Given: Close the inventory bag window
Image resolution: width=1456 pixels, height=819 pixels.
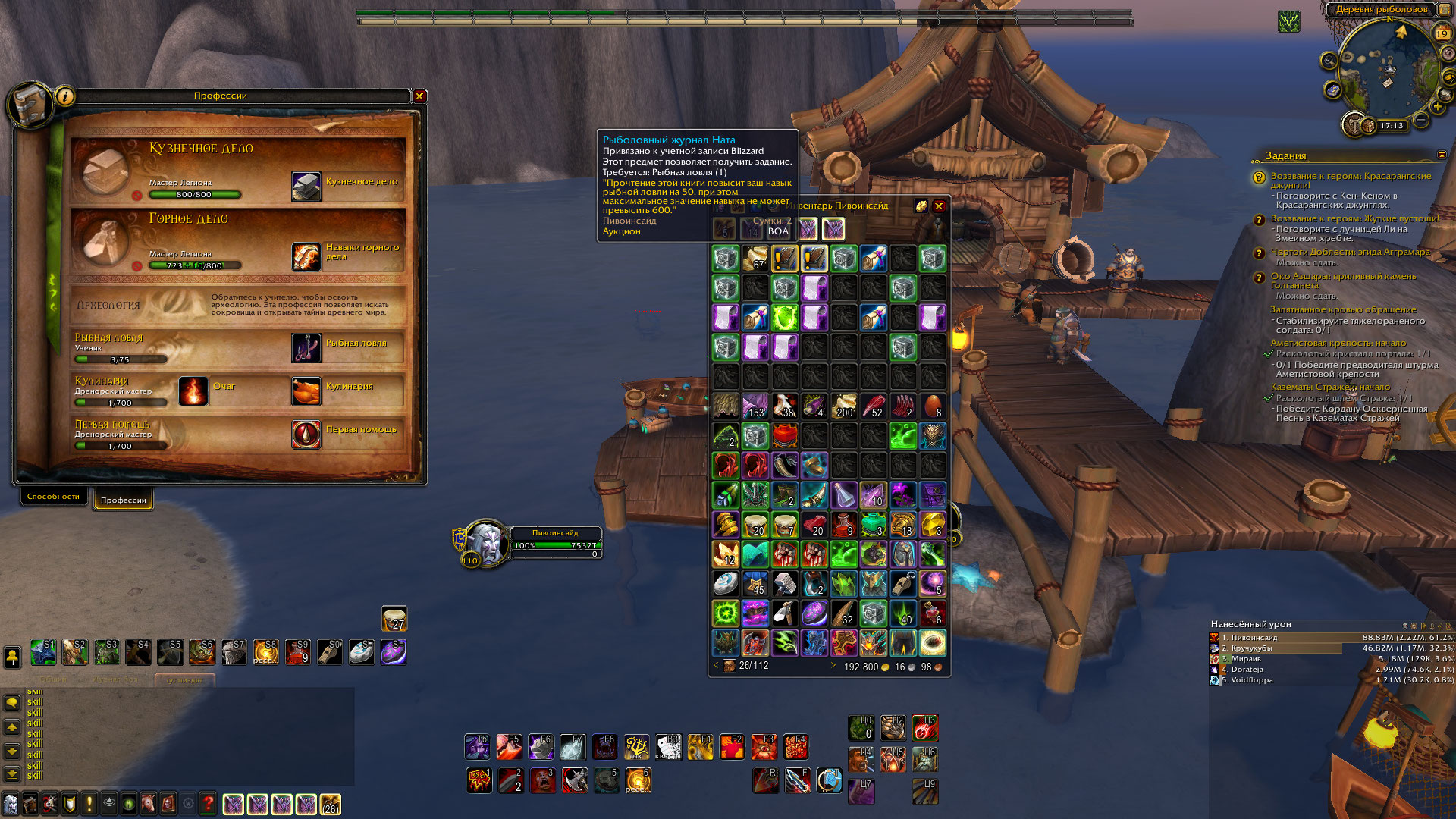Looking at the screenshot, I should [x=939, y=206].
